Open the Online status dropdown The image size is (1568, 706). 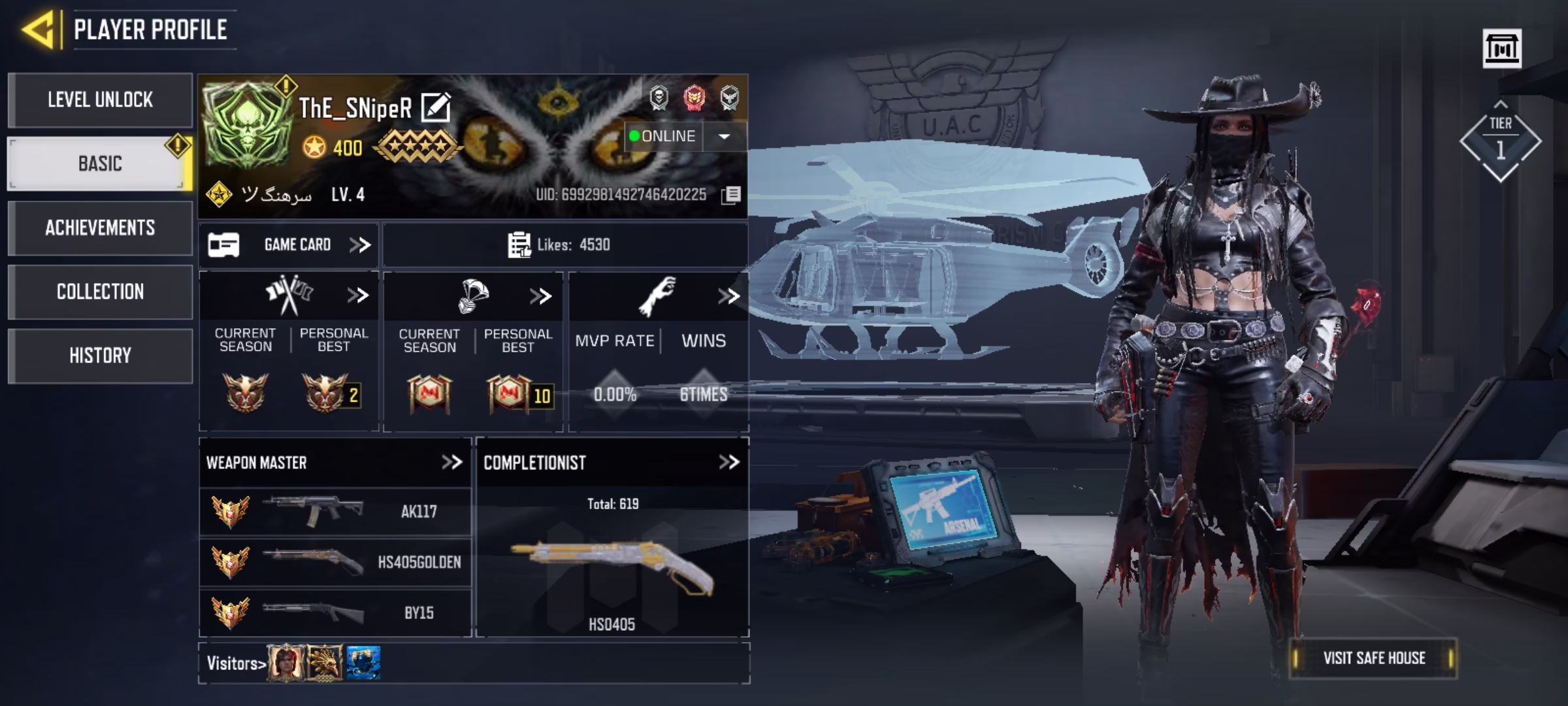724,137
